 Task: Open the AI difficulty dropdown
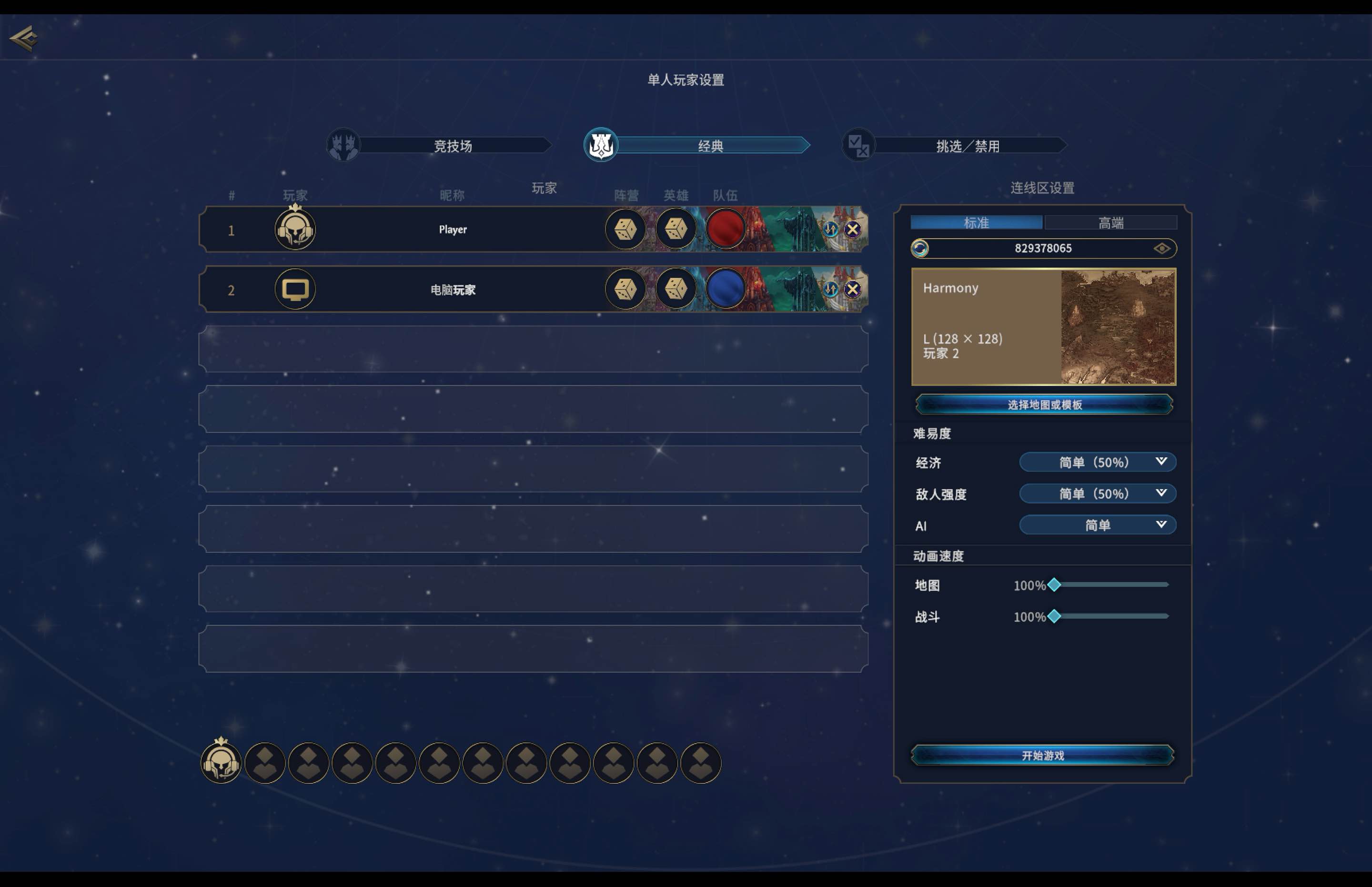(x=1097, y=524)
